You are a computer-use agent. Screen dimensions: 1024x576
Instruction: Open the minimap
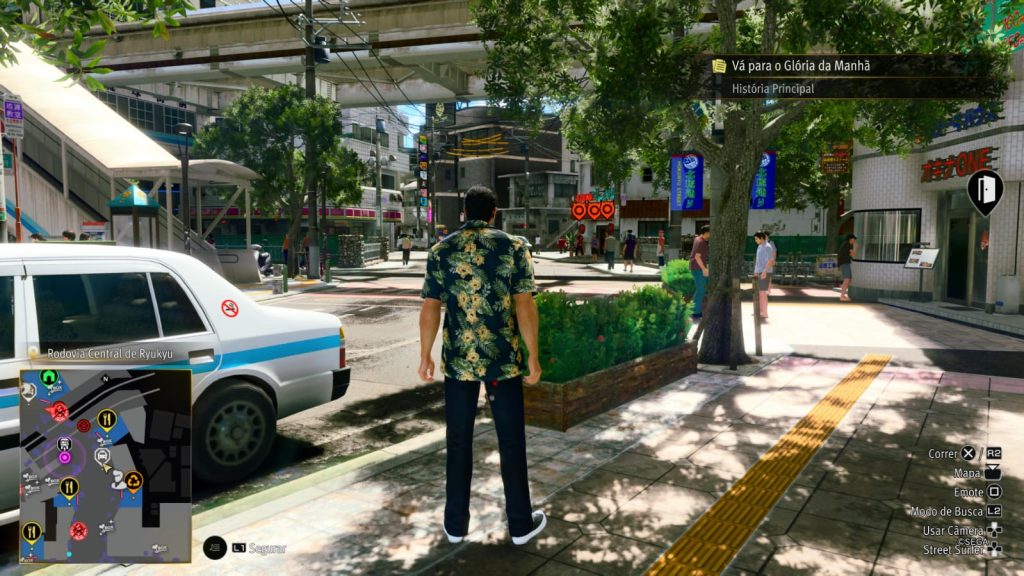click(x=105, y=465)
